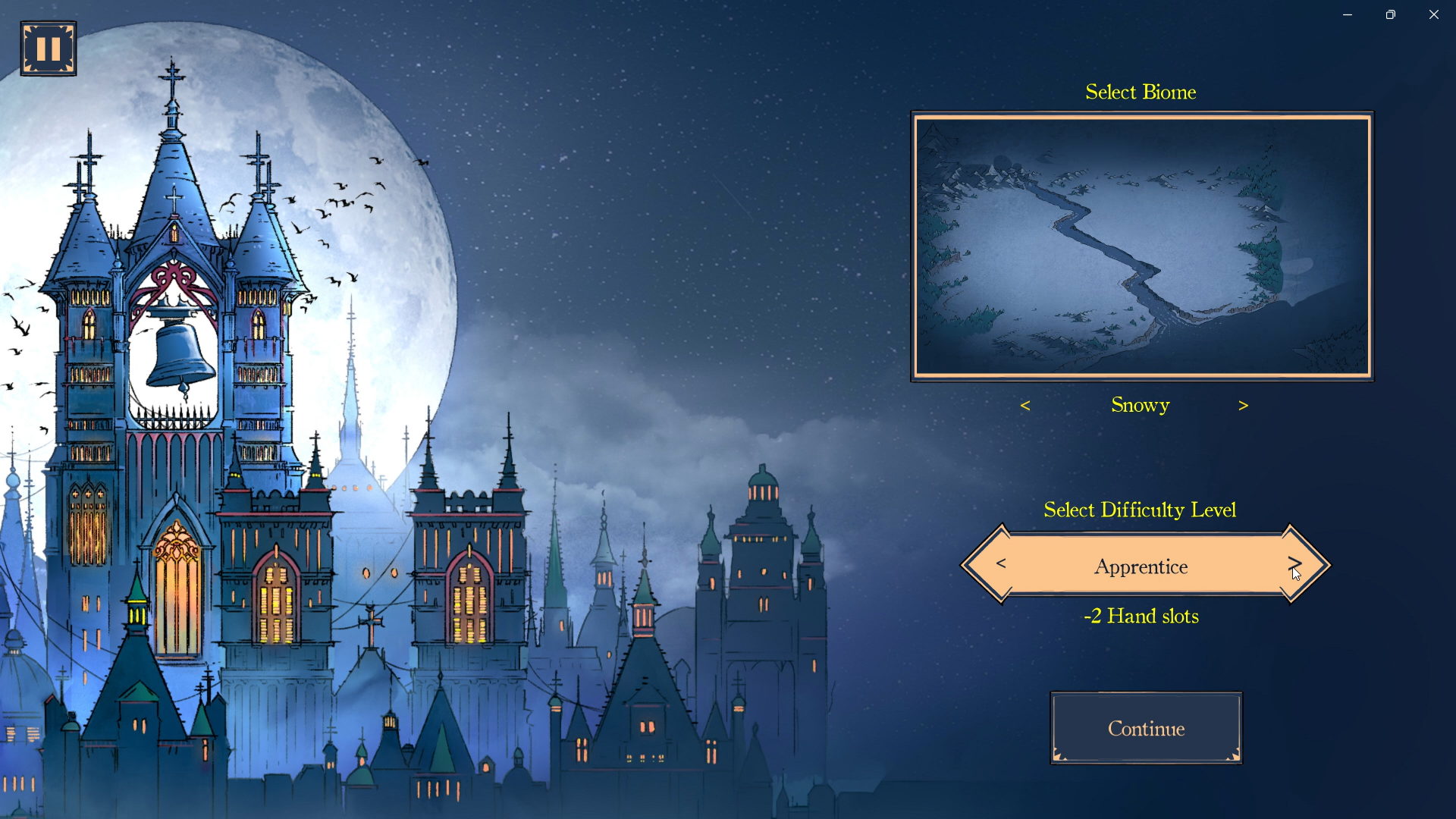The image size is (1456, 819).
Task: Restore down the game window
Action: 1391,15
